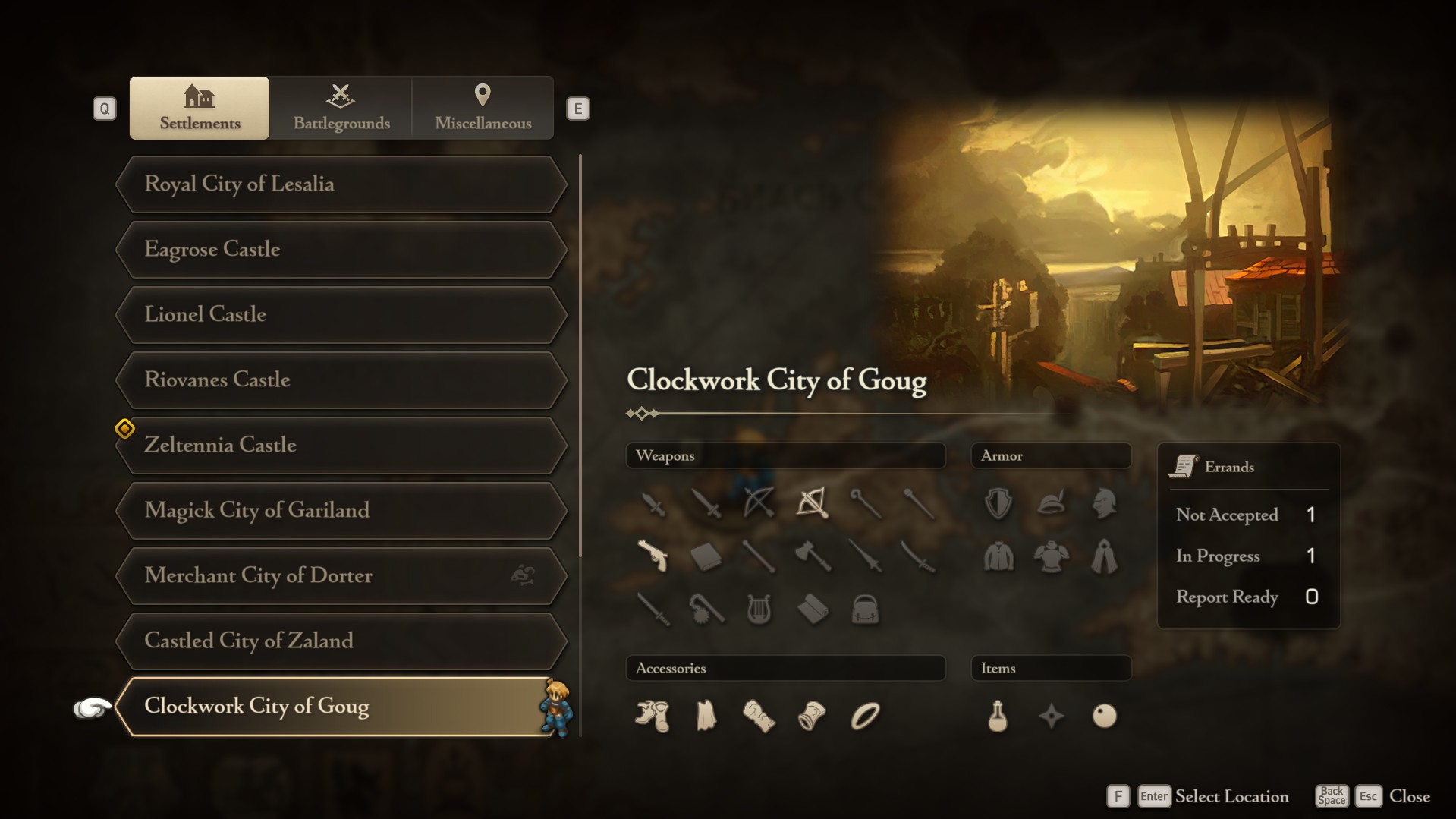Open the Errands panel header
The image size is (1456, 819).
pyautogui.click(x=1229, y=467)
